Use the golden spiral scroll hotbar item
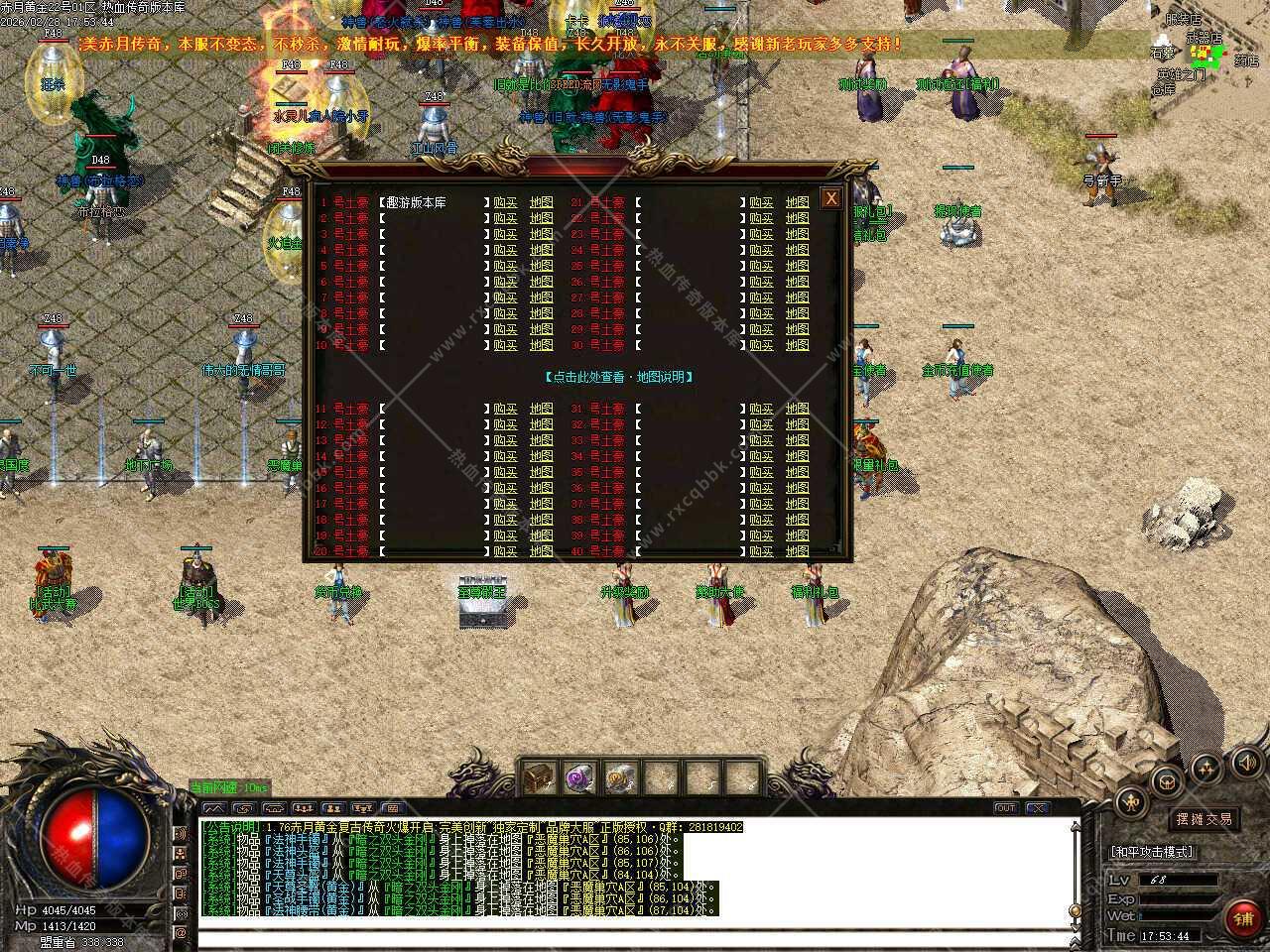Screen dimensions: 1270x952 tap(620, 778)
